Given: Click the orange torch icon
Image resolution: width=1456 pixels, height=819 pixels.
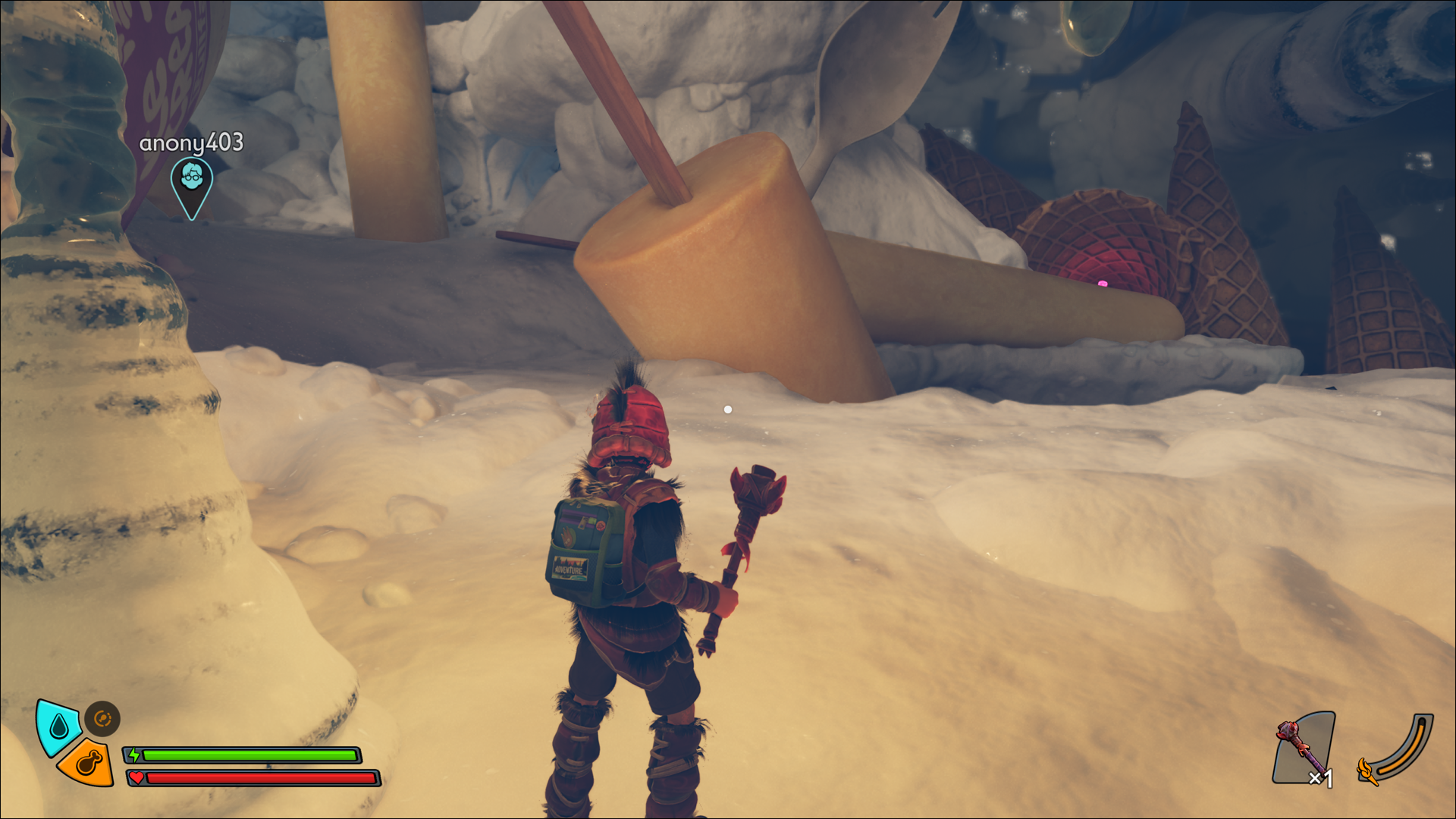Looking at the screenshot, I should [1367, 771].
